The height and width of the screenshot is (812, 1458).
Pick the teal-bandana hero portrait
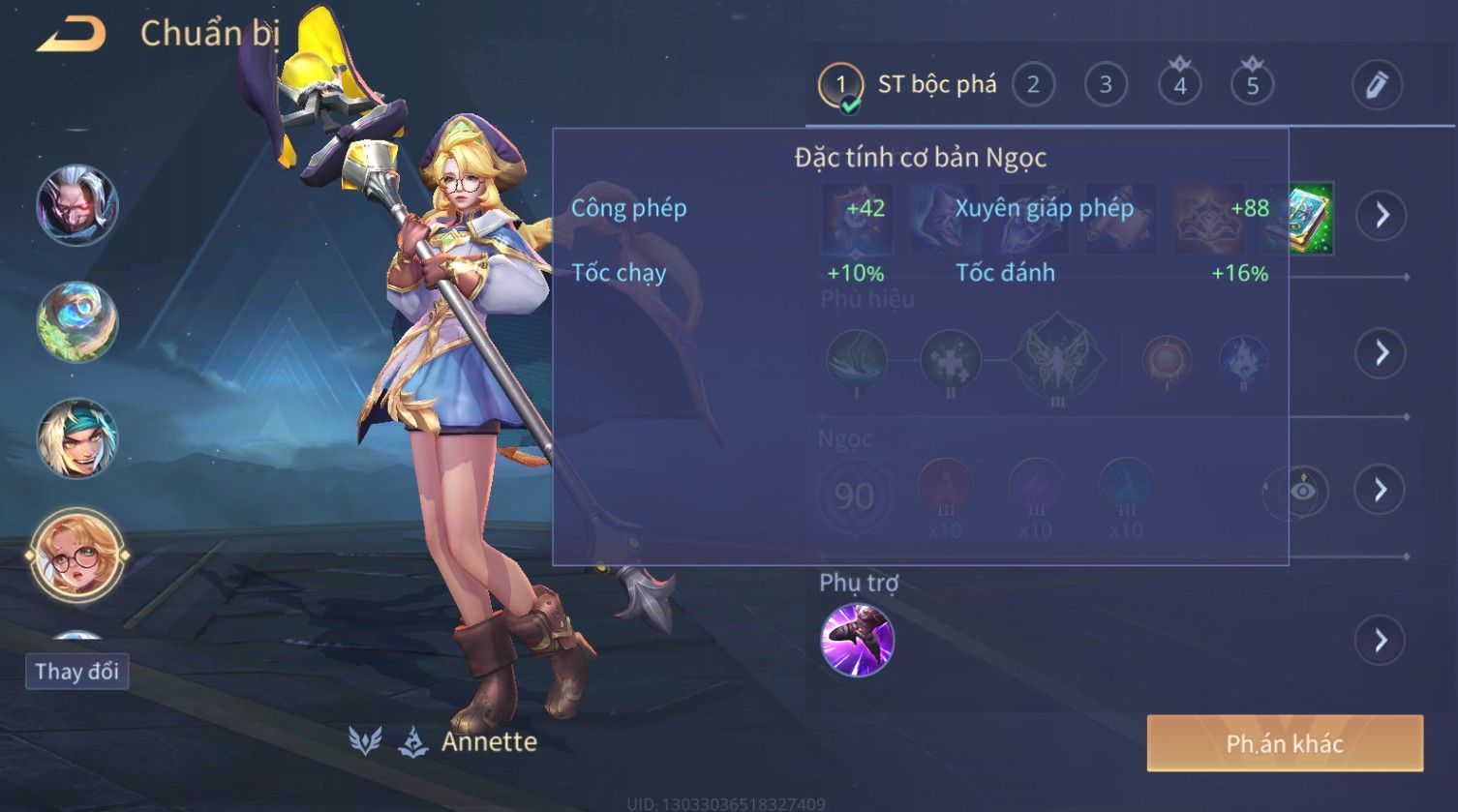76,438
